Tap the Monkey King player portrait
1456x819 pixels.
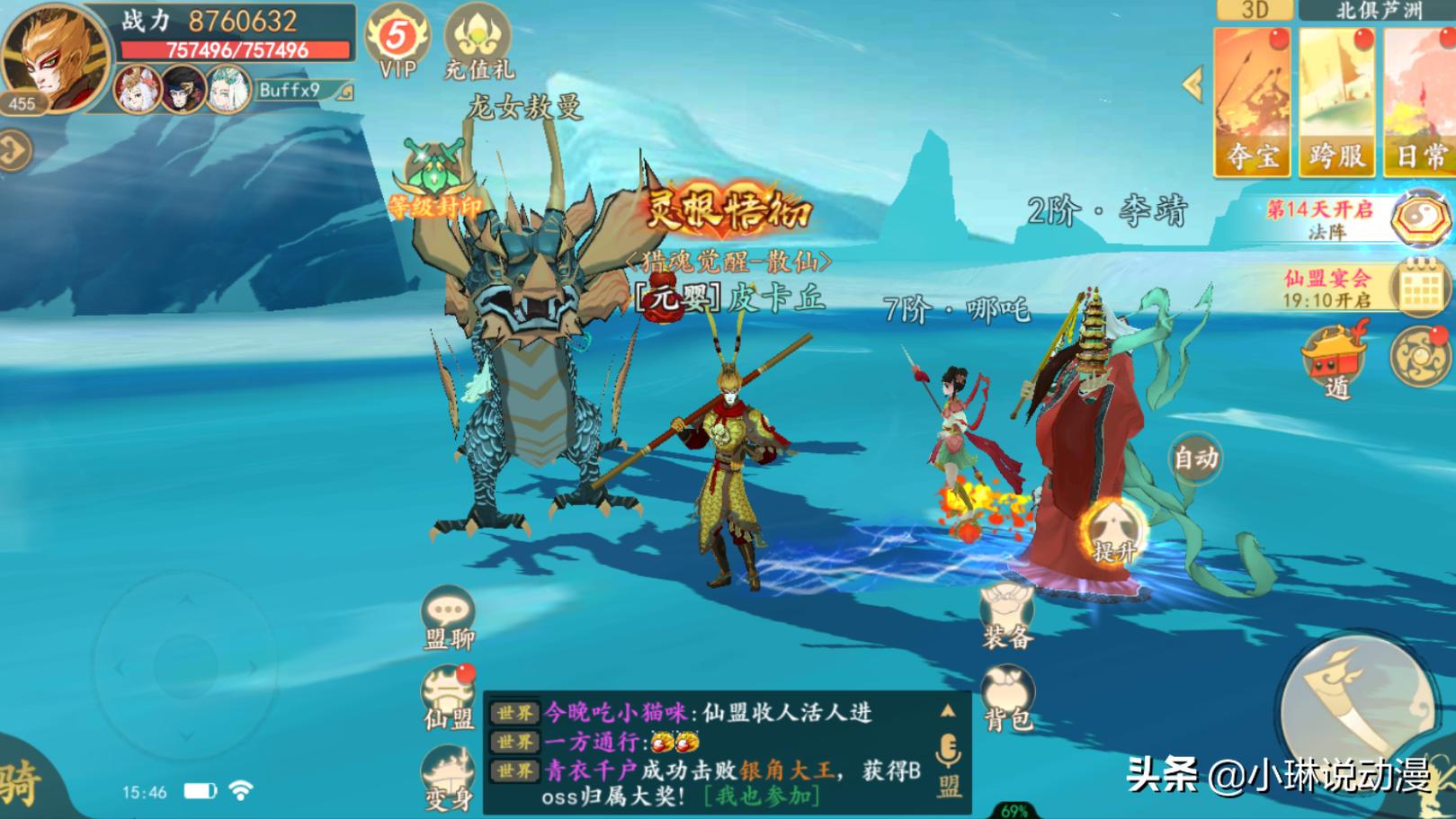[x=52, y=56]
